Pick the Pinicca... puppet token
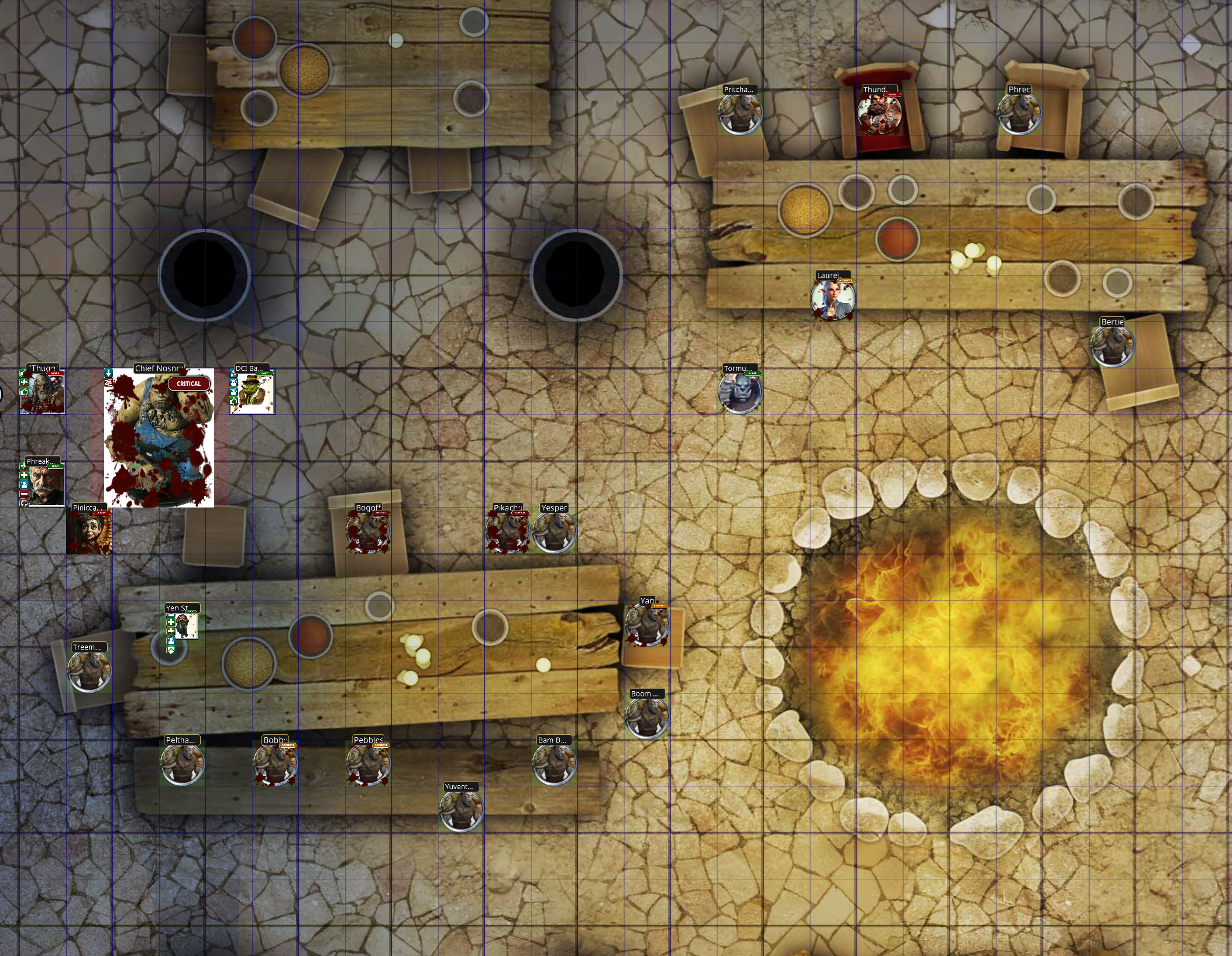 (x=89, y=532)
